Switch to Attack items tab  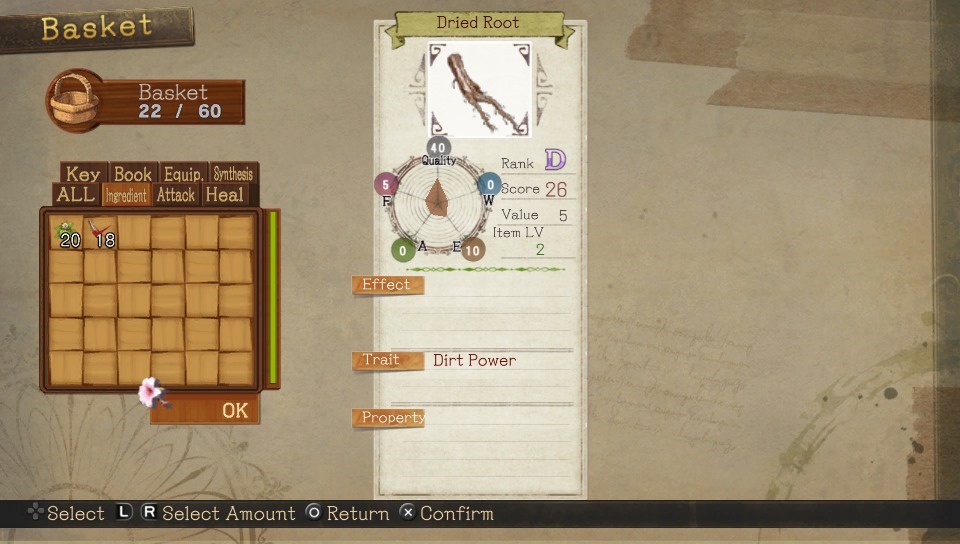point(175,195)
